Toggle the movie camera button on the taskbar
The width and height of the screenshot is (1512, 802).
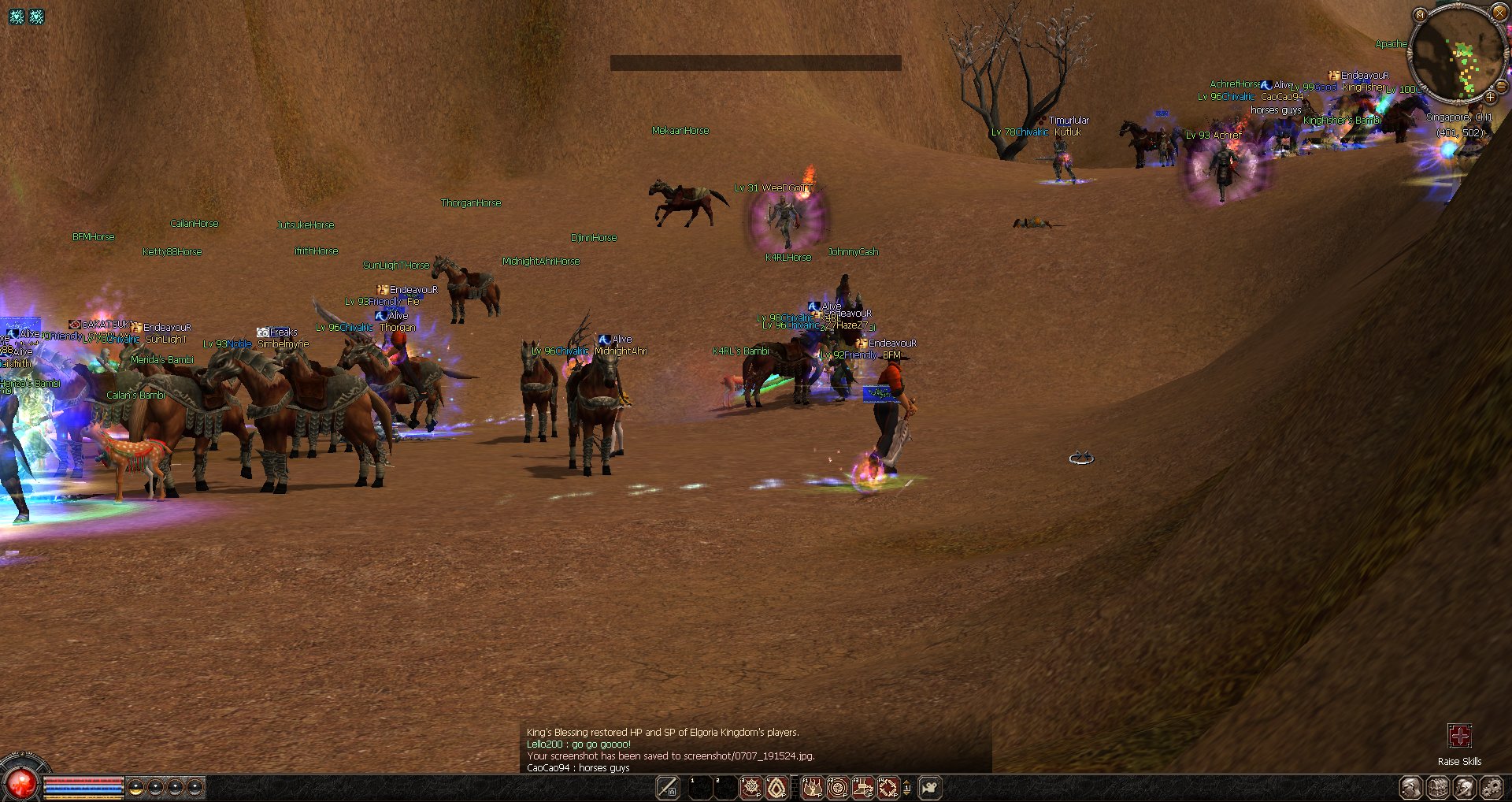click(930, 787)
